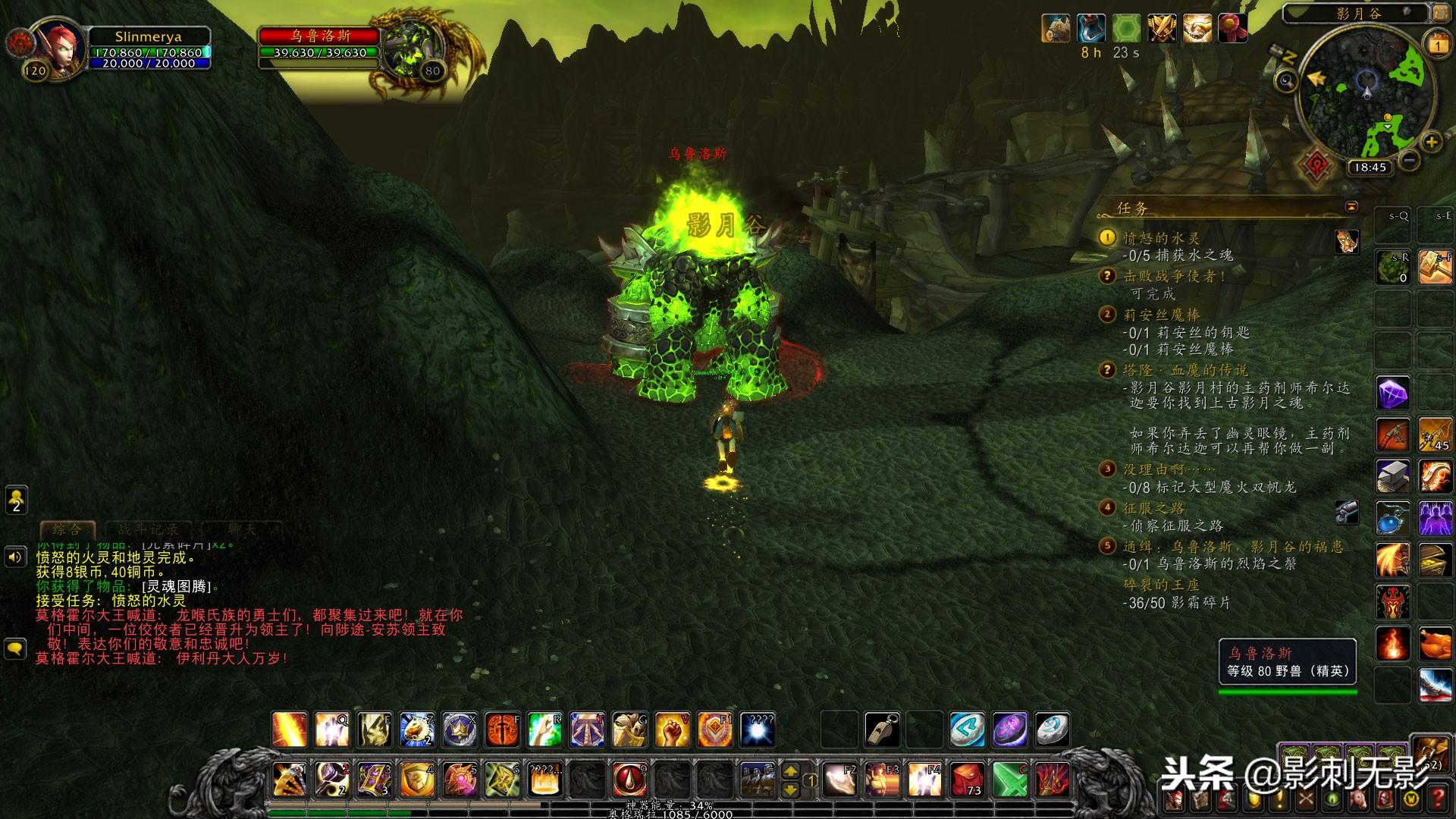The image size is (1456, 819).
Task: Collapse the 任务 quest tracker
Action: [x=1351, y=207]
